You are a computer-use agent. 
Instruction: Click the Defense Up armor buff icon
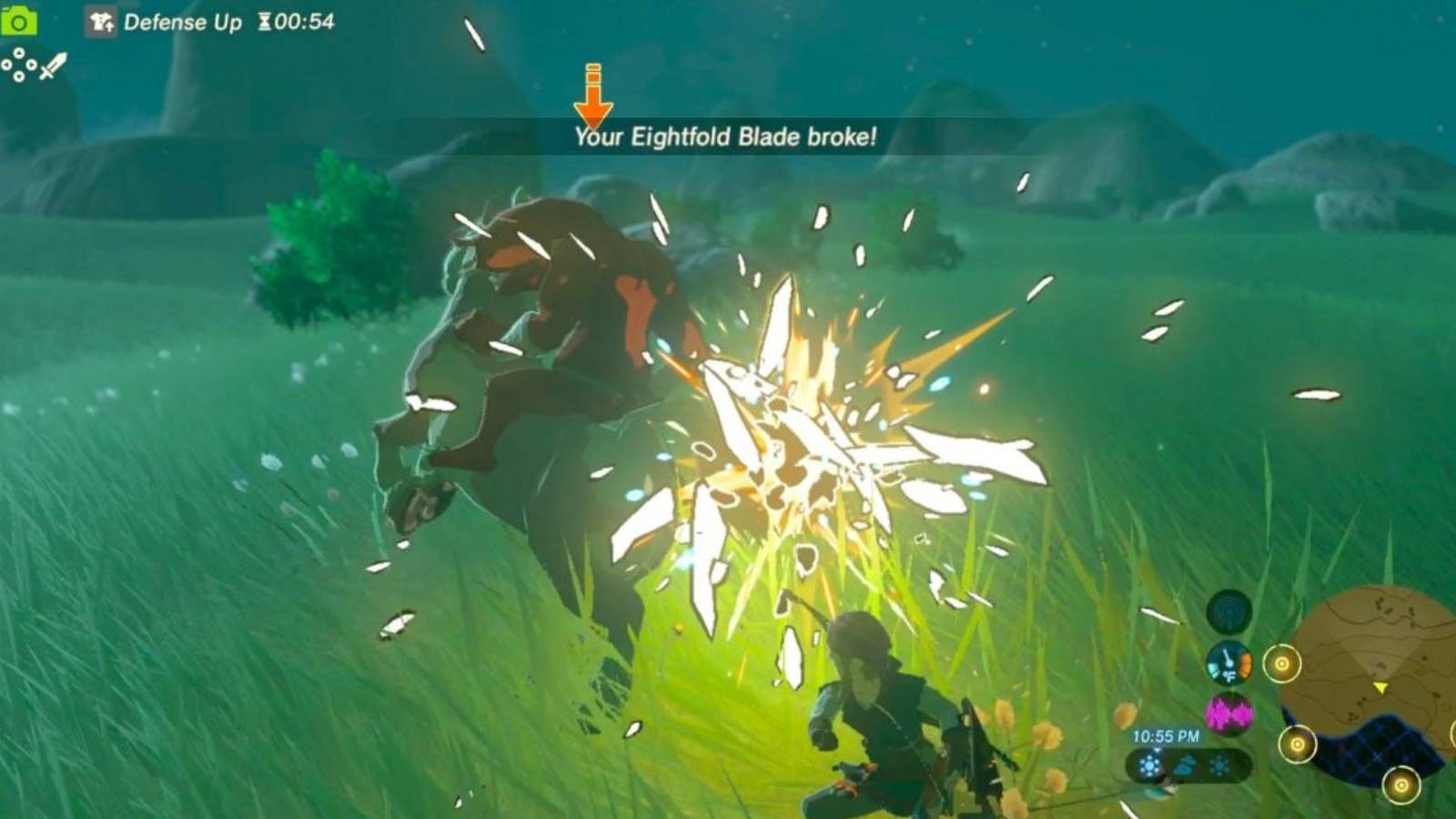(x=100, y=23)
